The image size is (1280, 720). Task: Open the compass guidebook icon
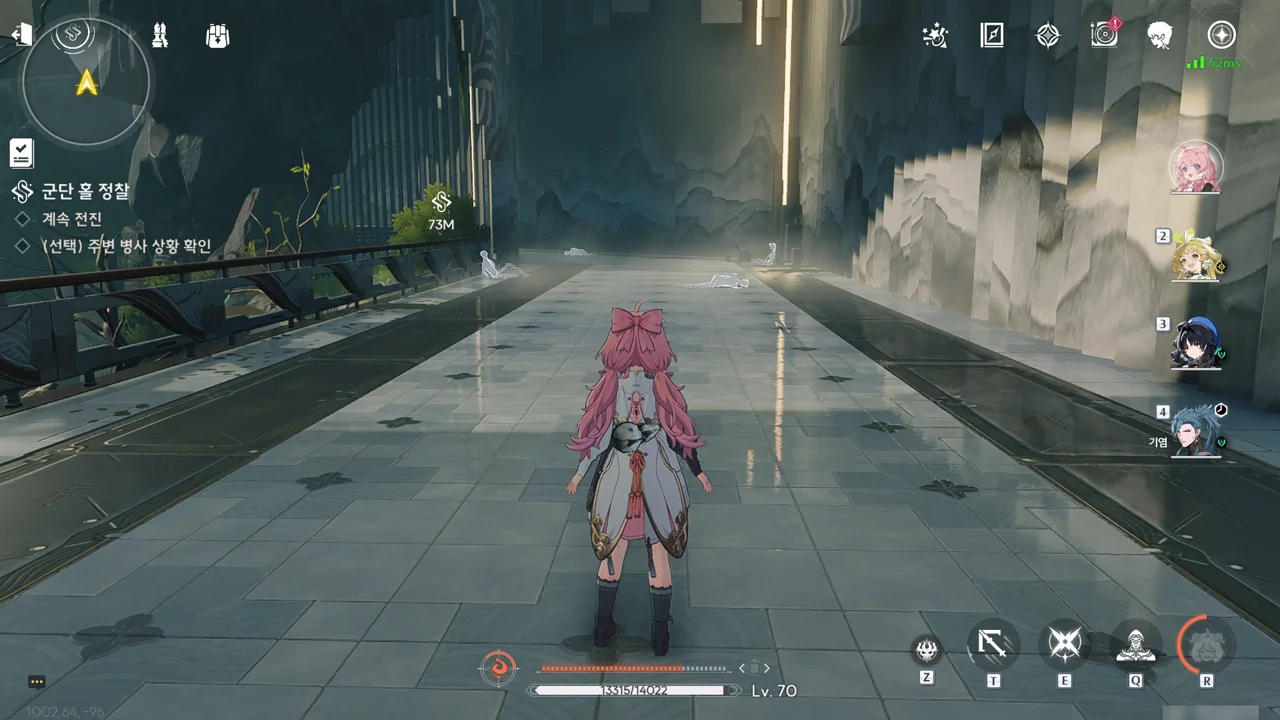click(991, 36)
